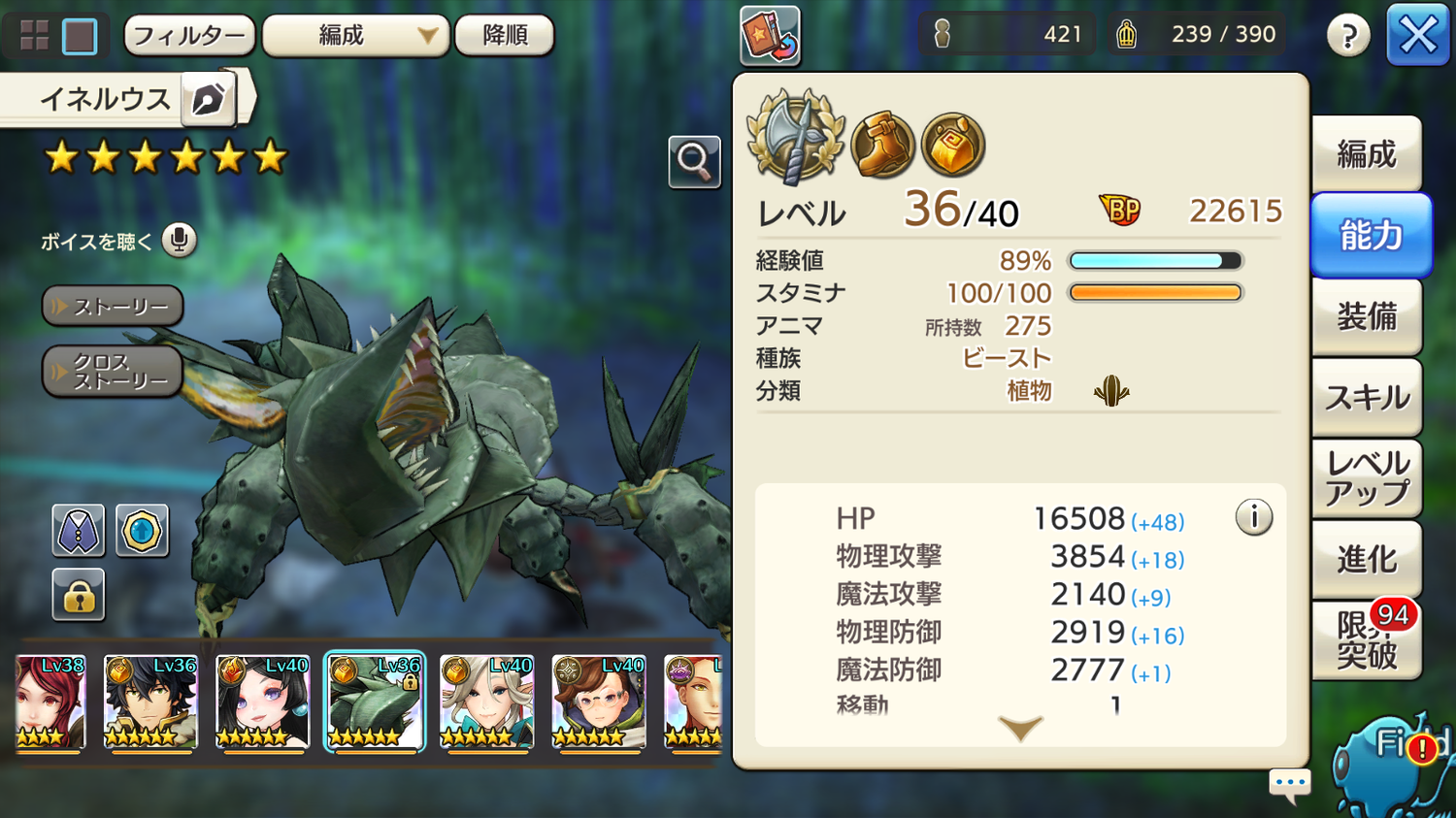Toggle the padlock lock on this unit
Viewport: 1456px width, 818px height.
click(79, 595)
